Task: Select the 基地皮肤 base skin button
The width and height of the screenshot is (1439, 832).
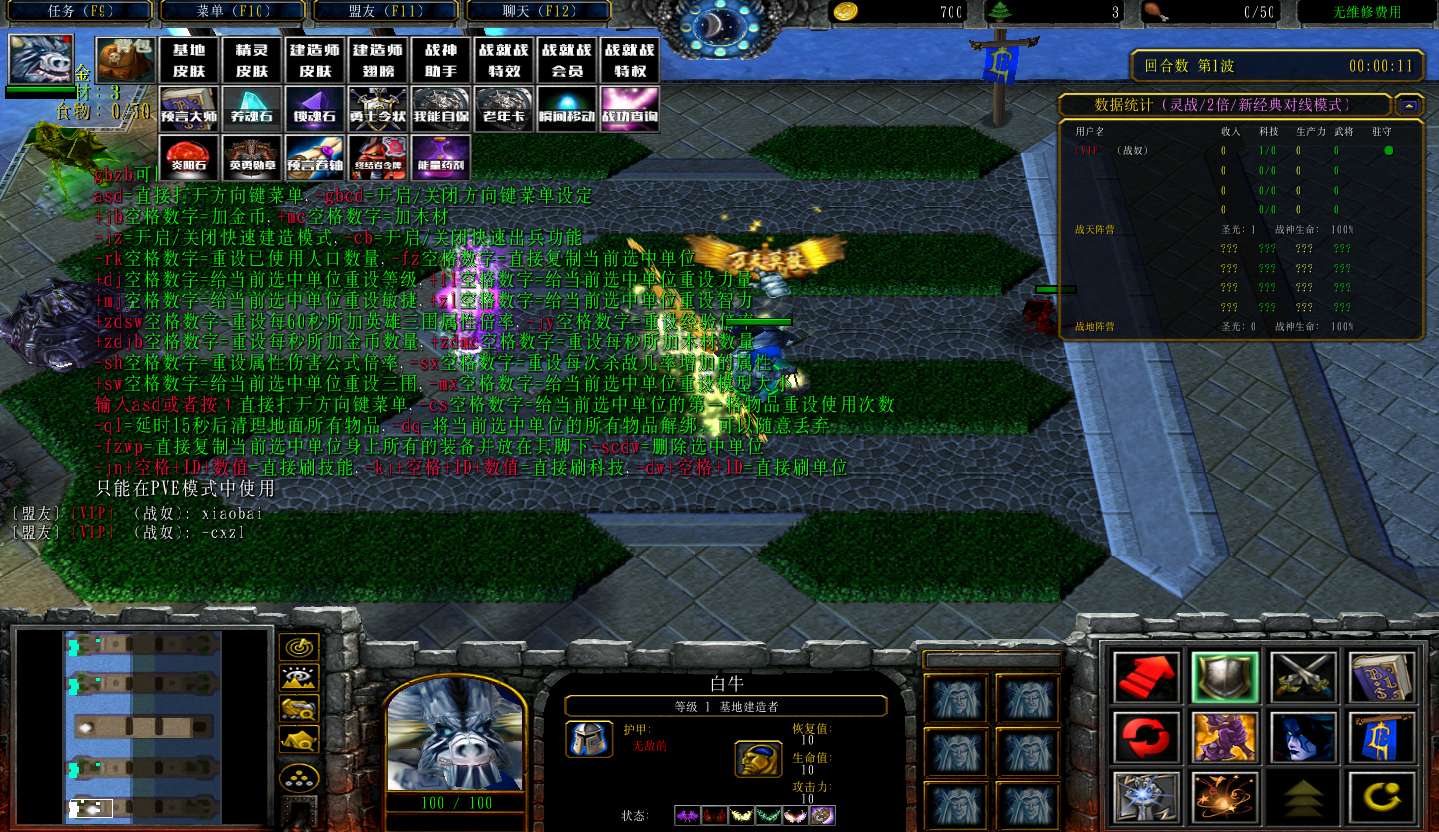Action: coord(190,61)
